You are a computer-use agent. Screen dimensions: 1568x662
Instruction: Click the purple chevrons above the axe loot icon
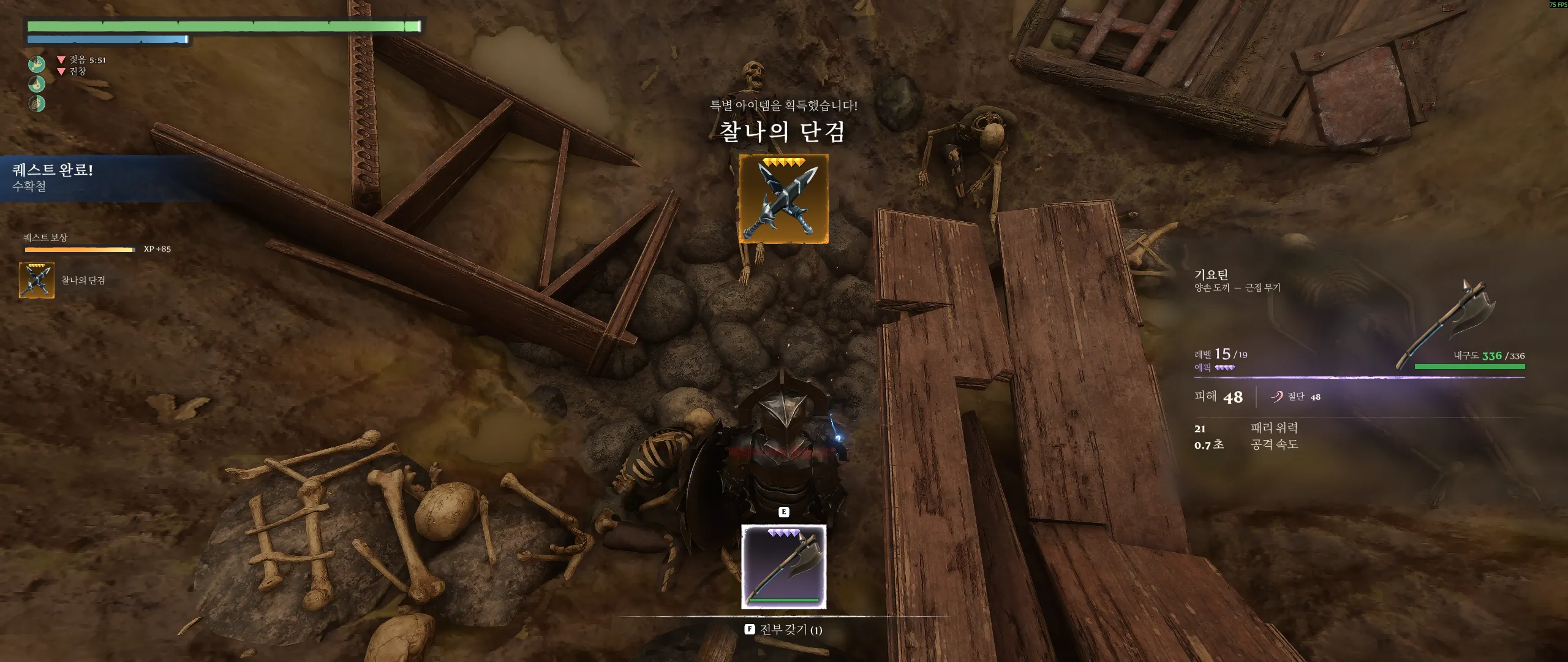tap(784, 532)
